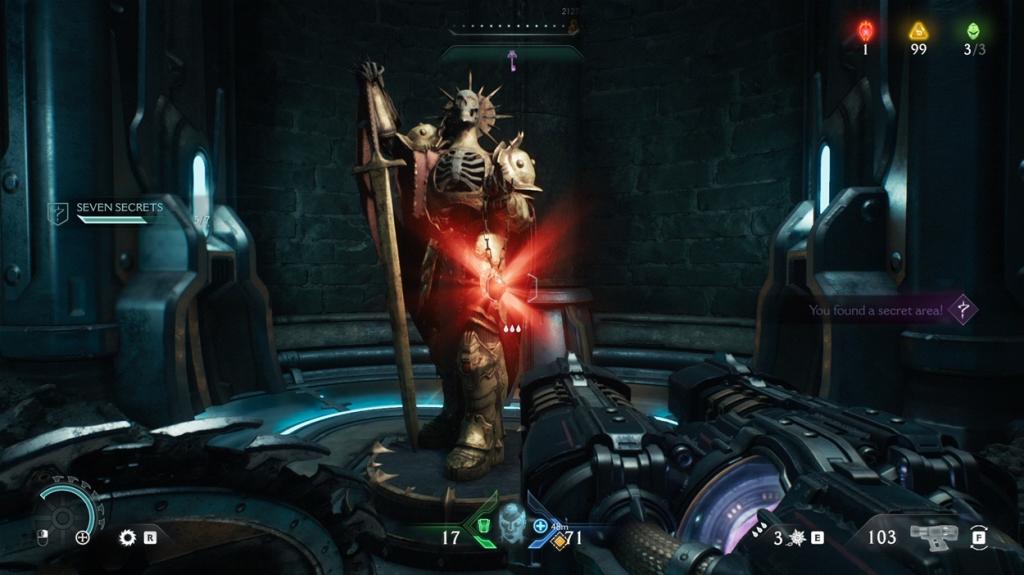1024x575 pixels.
Task: Click the spiked flail melee icon
Action: (x=797, y=537)
